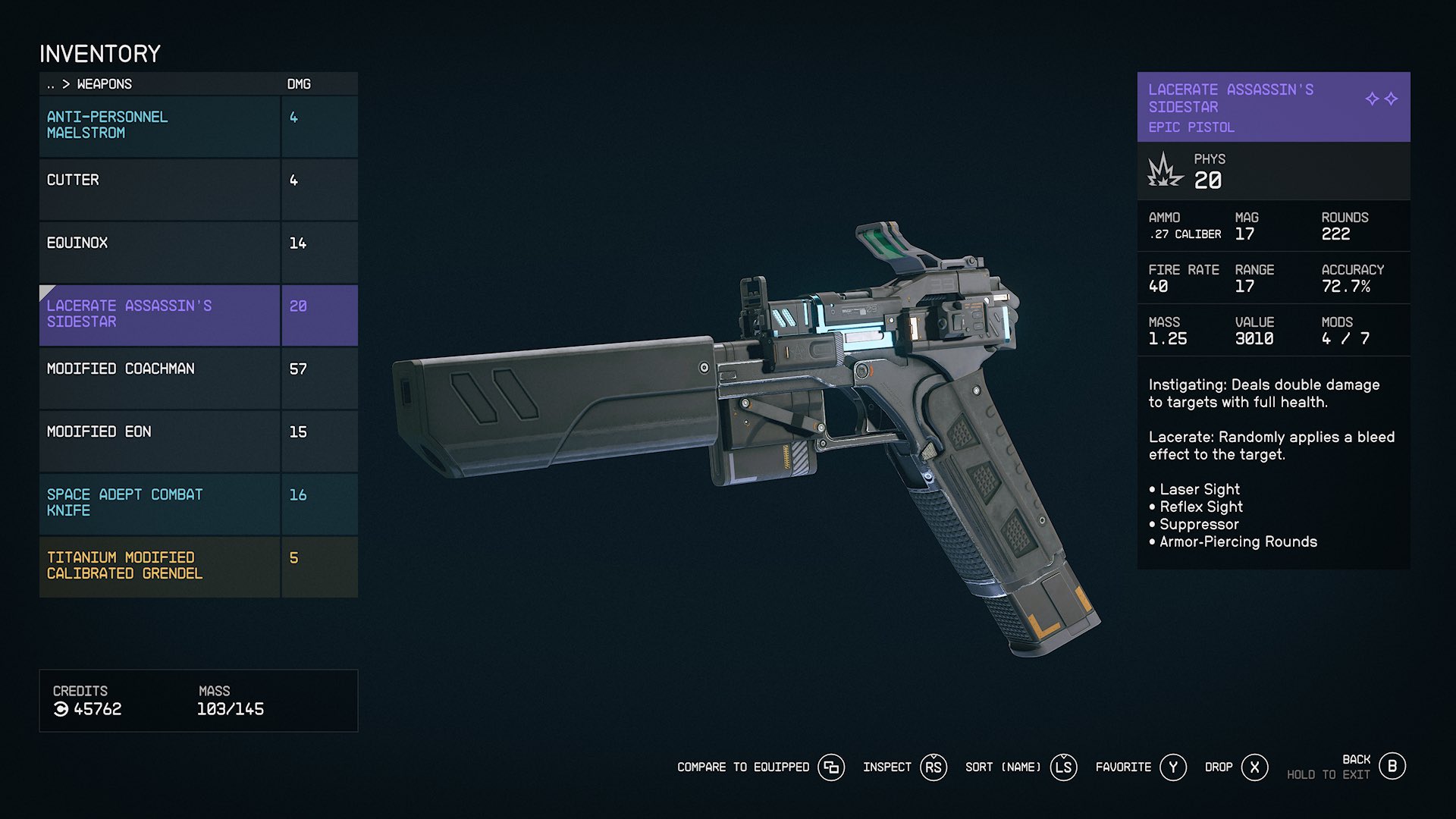
Task: Favorite the Lacerate Assassin's Sidestar with Y
Action: (x=1173, y=767)
